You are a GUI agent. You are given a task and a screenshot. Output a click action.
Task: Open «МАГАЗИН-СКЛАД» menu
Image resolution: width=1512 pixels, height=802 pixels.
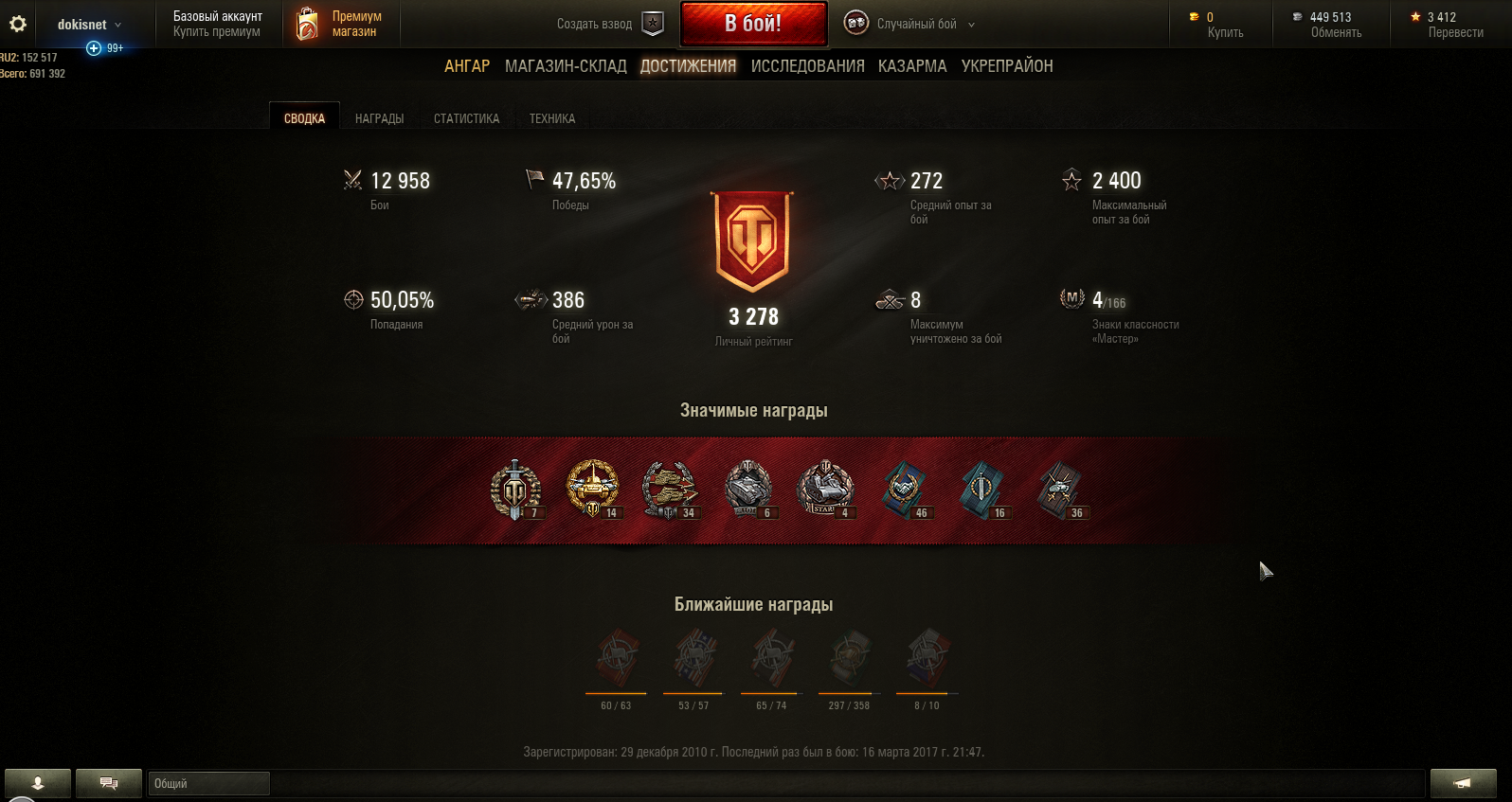point(566,66)
